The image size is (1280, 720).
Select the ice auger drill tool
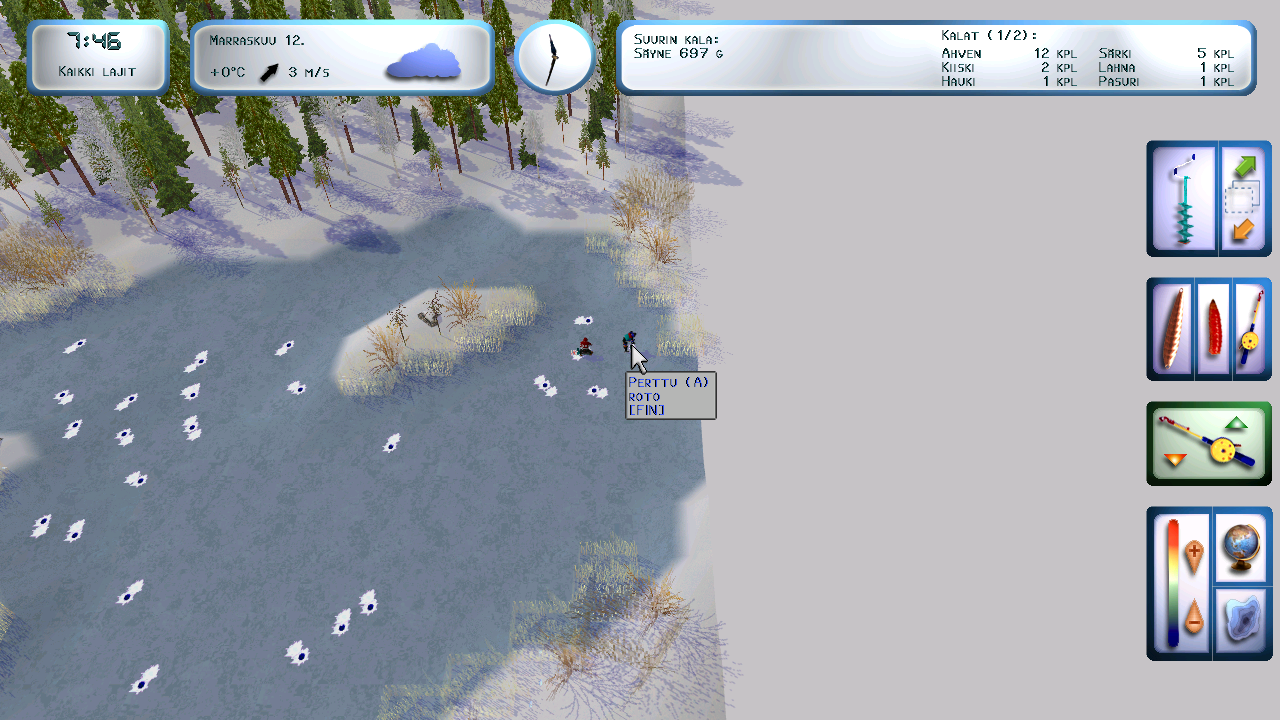1183,198
